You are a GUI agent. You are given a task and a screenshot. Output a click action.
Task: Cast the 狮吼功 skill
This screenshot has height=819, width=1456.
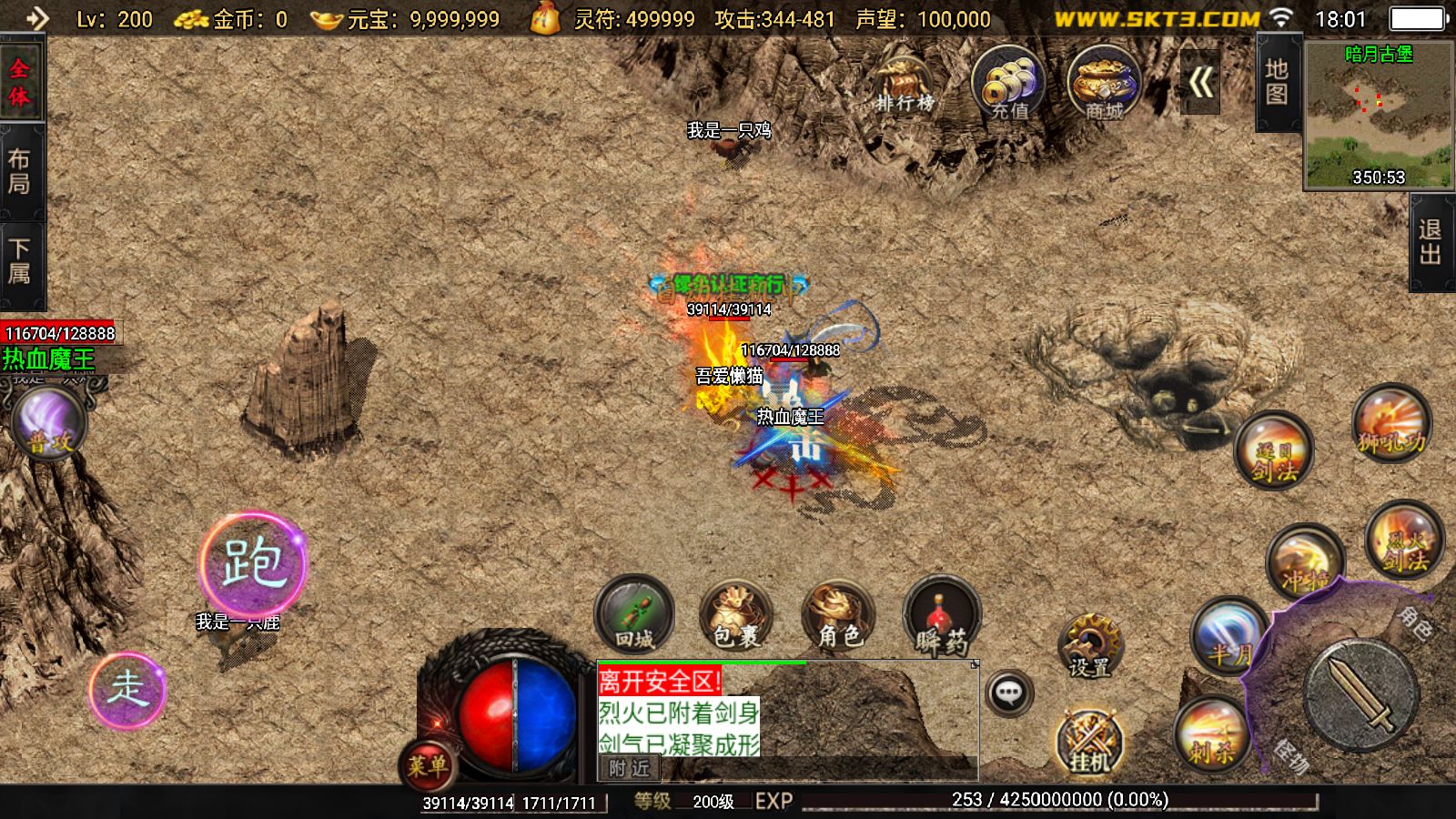pyautogui.click(x=1390, y=425)
